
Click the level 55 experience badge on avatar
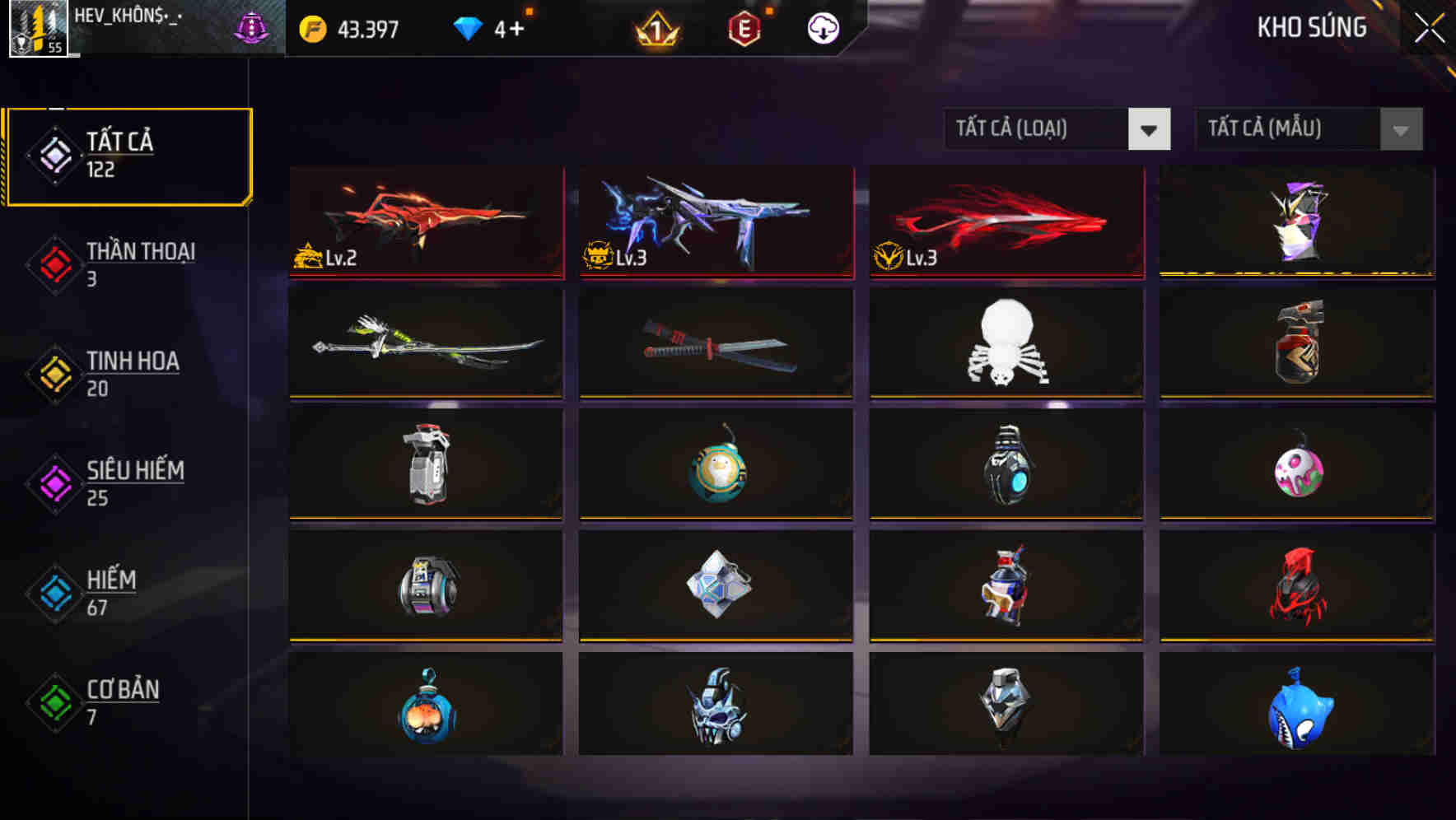coord(54,45)
